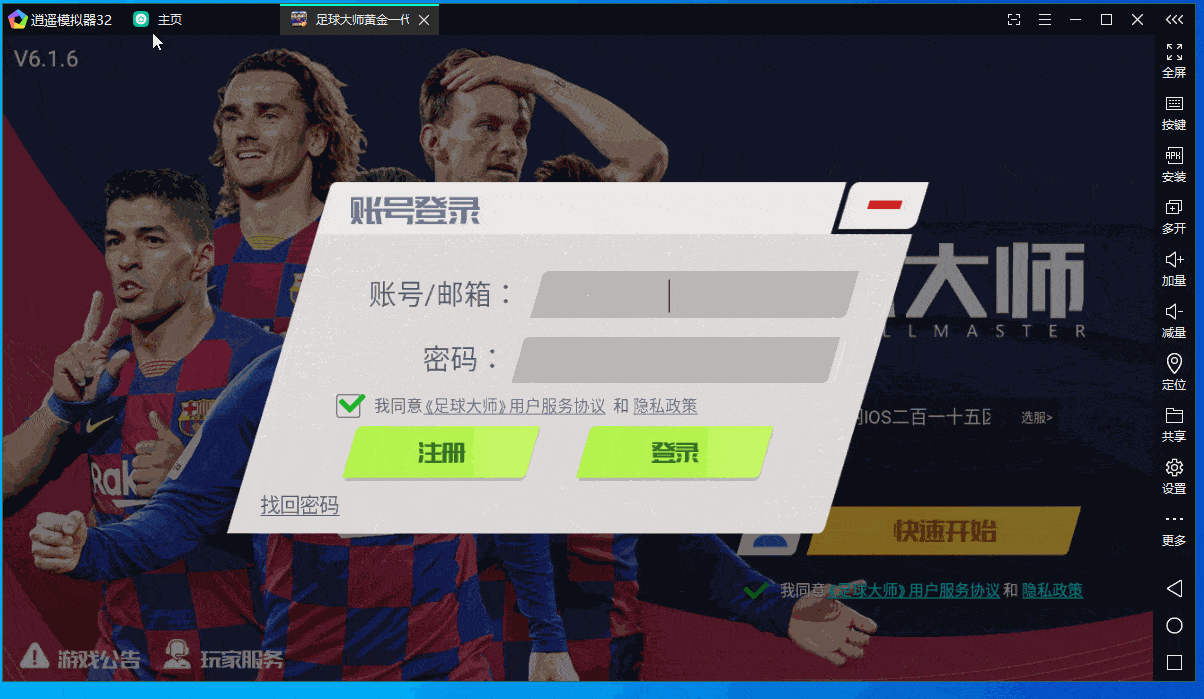Click the account/email input field
The width and height of the screenshot is (1204, 699).
[693, 295]
